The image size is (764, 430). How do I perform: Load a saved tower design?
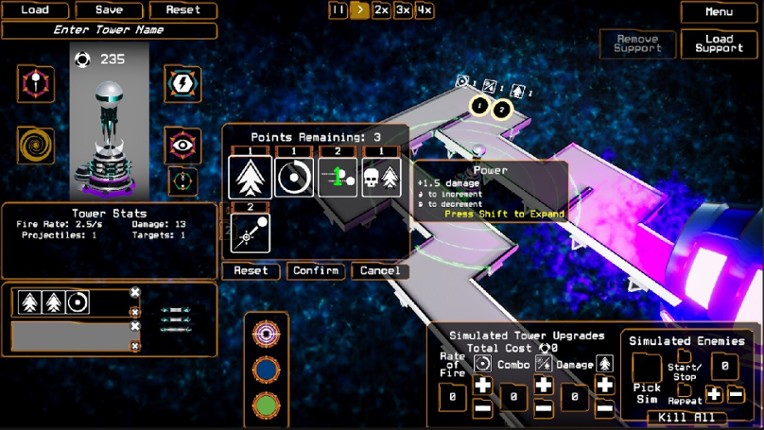(35, 10)
